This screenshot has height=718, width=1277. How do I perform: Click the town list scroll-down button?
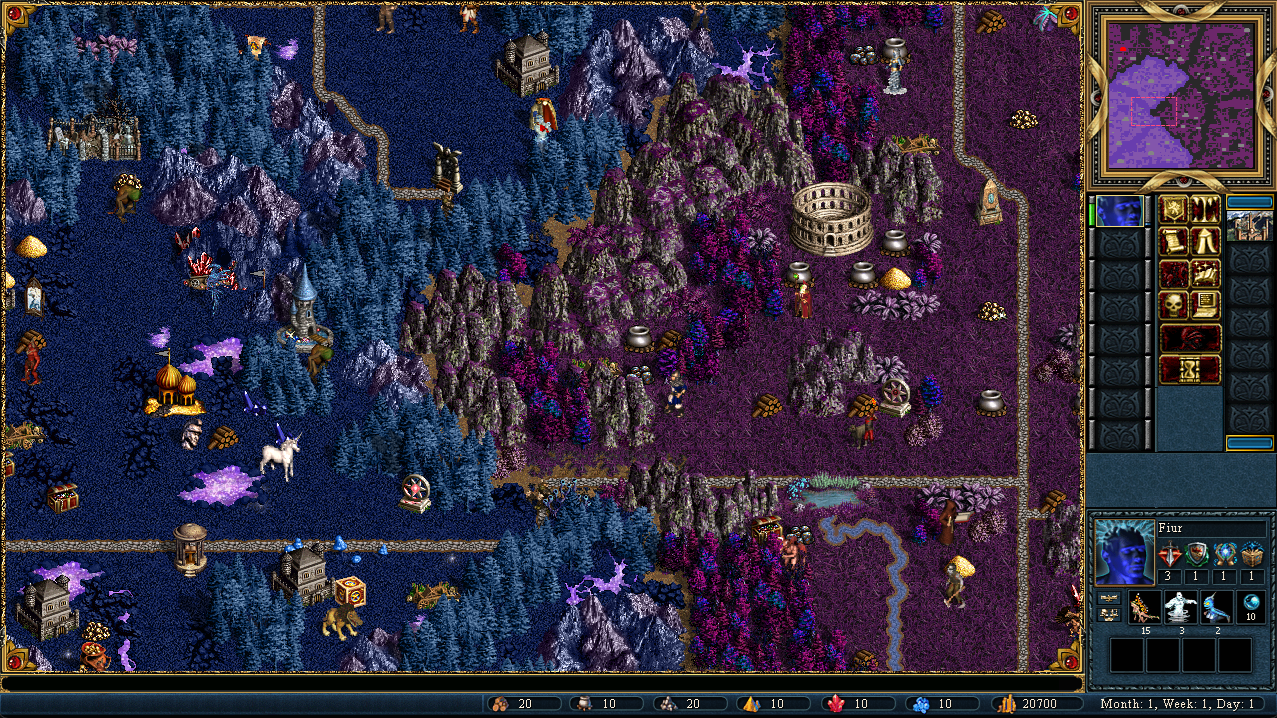tap(1249, 443)
